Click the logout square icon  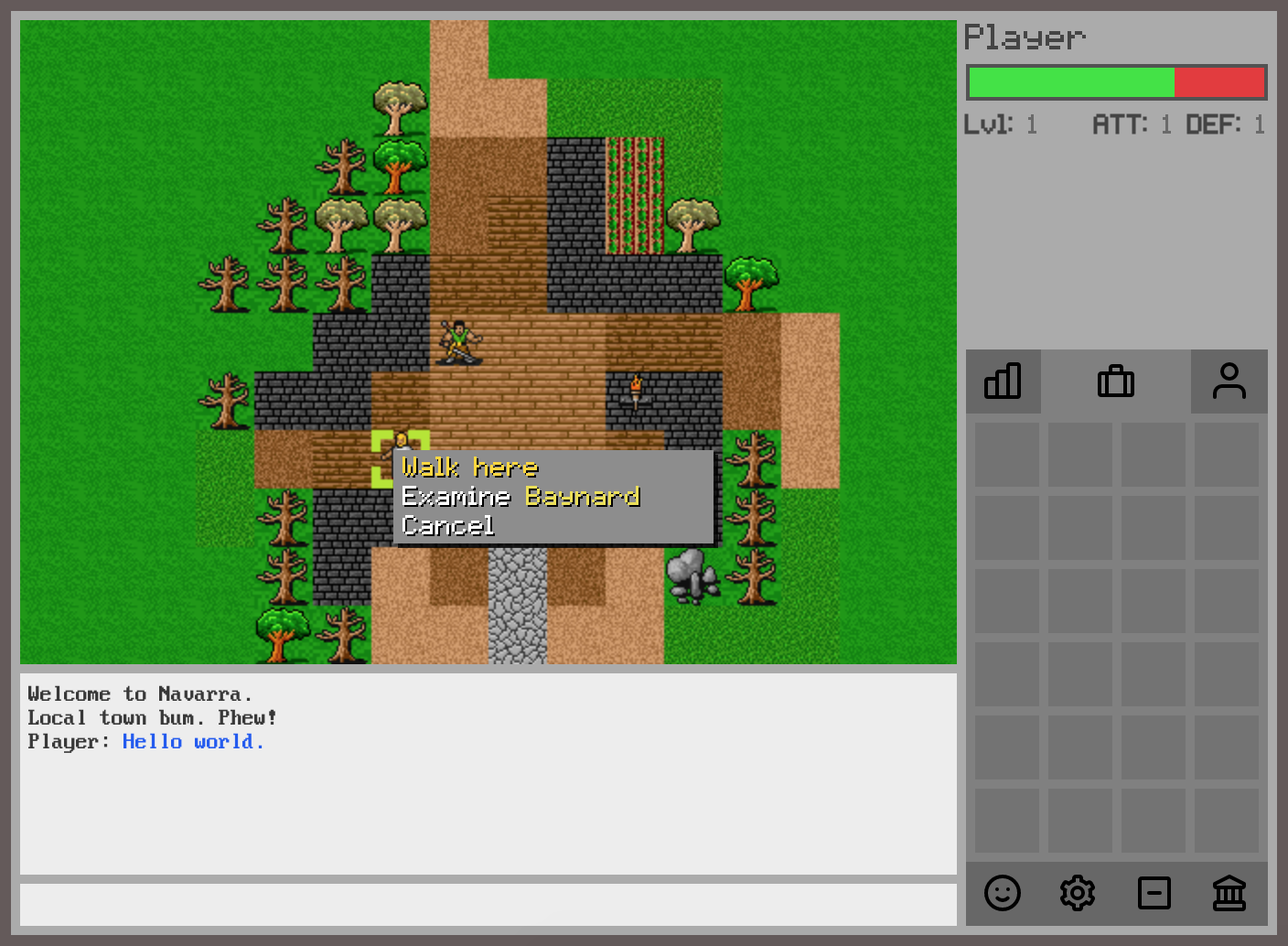(1154, 894)
